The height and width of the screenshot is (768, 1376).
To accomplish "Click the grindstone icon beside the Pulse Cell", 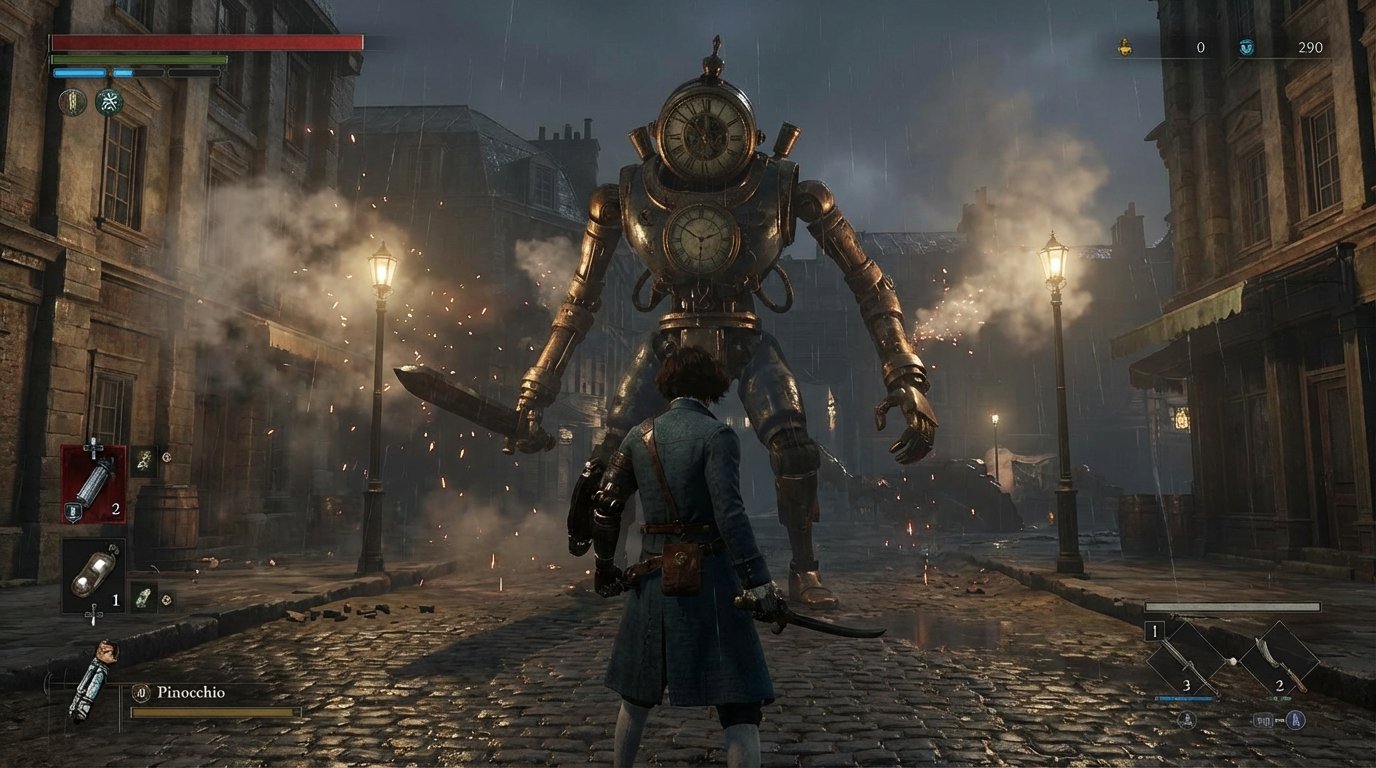I will point(143,460).
